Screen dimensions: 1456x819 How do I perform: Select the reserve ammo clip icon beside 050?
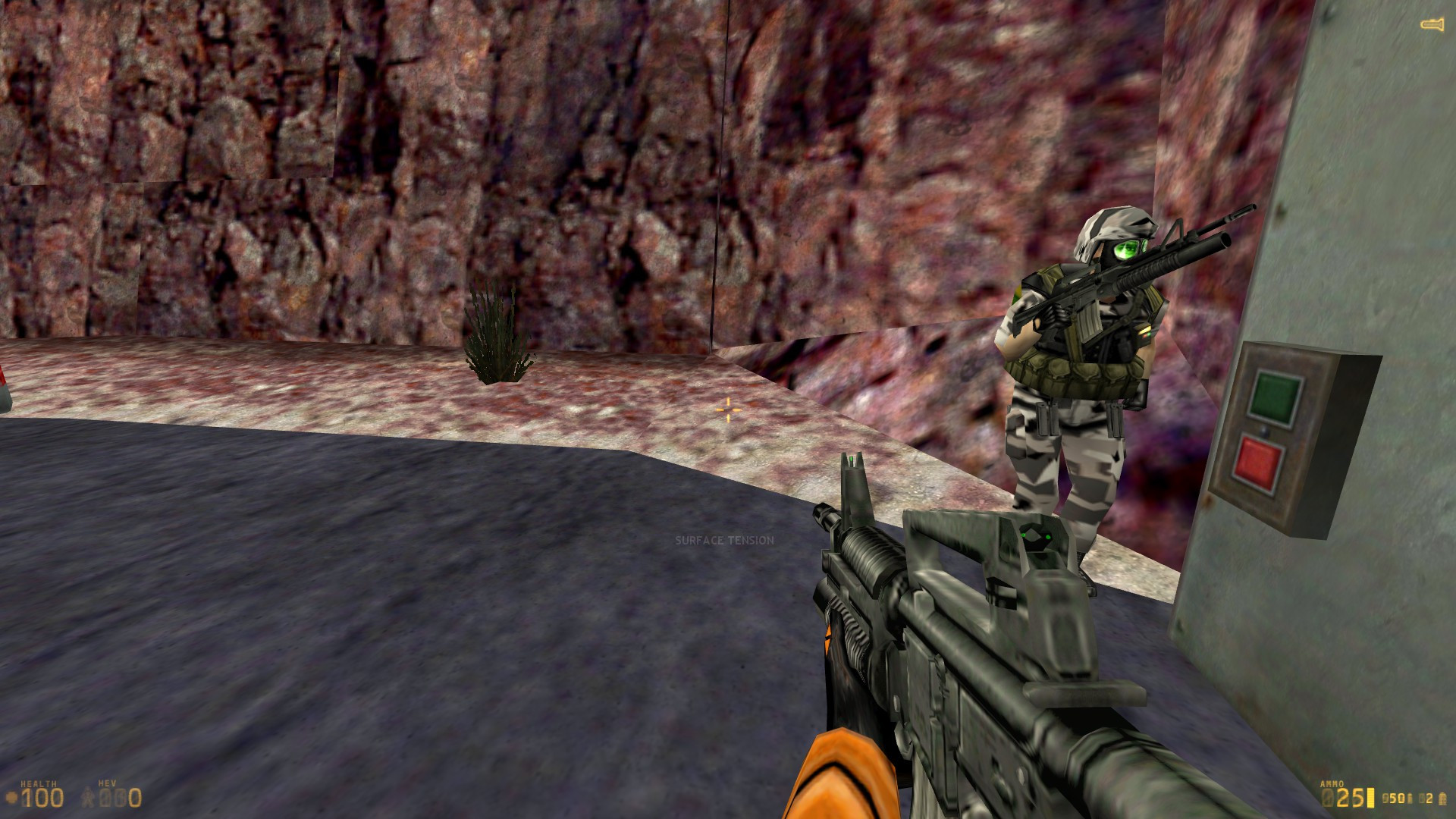coord(1410,799)
